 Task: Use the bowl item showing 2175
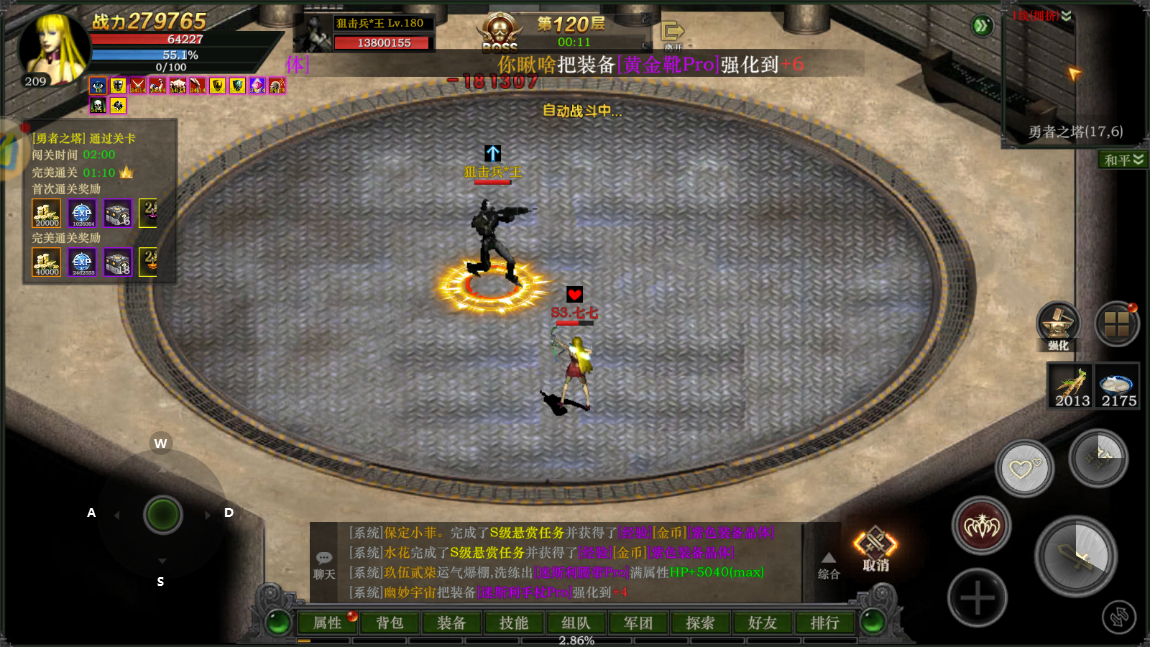(1118, 385)
